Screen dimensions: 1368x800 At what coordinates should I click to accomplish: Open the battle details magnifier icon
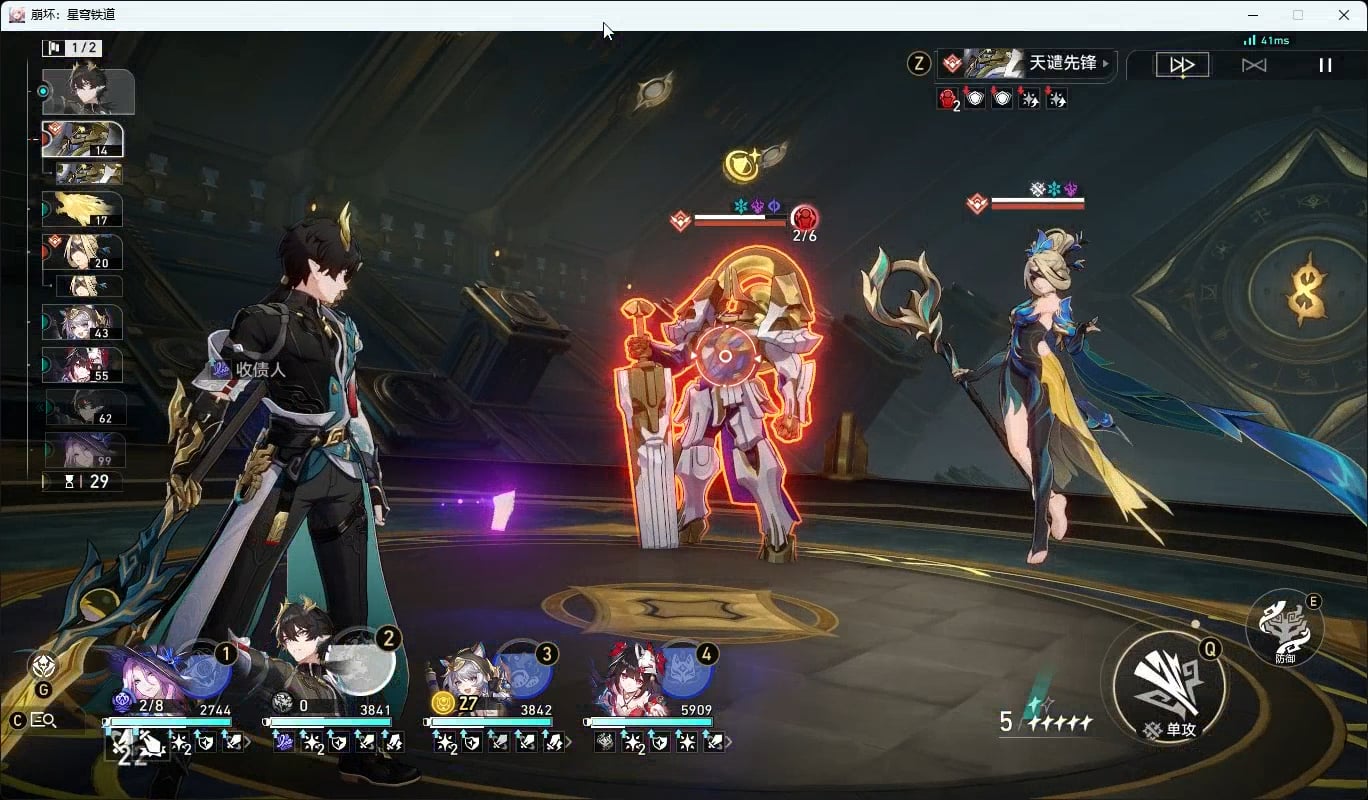[x=44, y=720]
